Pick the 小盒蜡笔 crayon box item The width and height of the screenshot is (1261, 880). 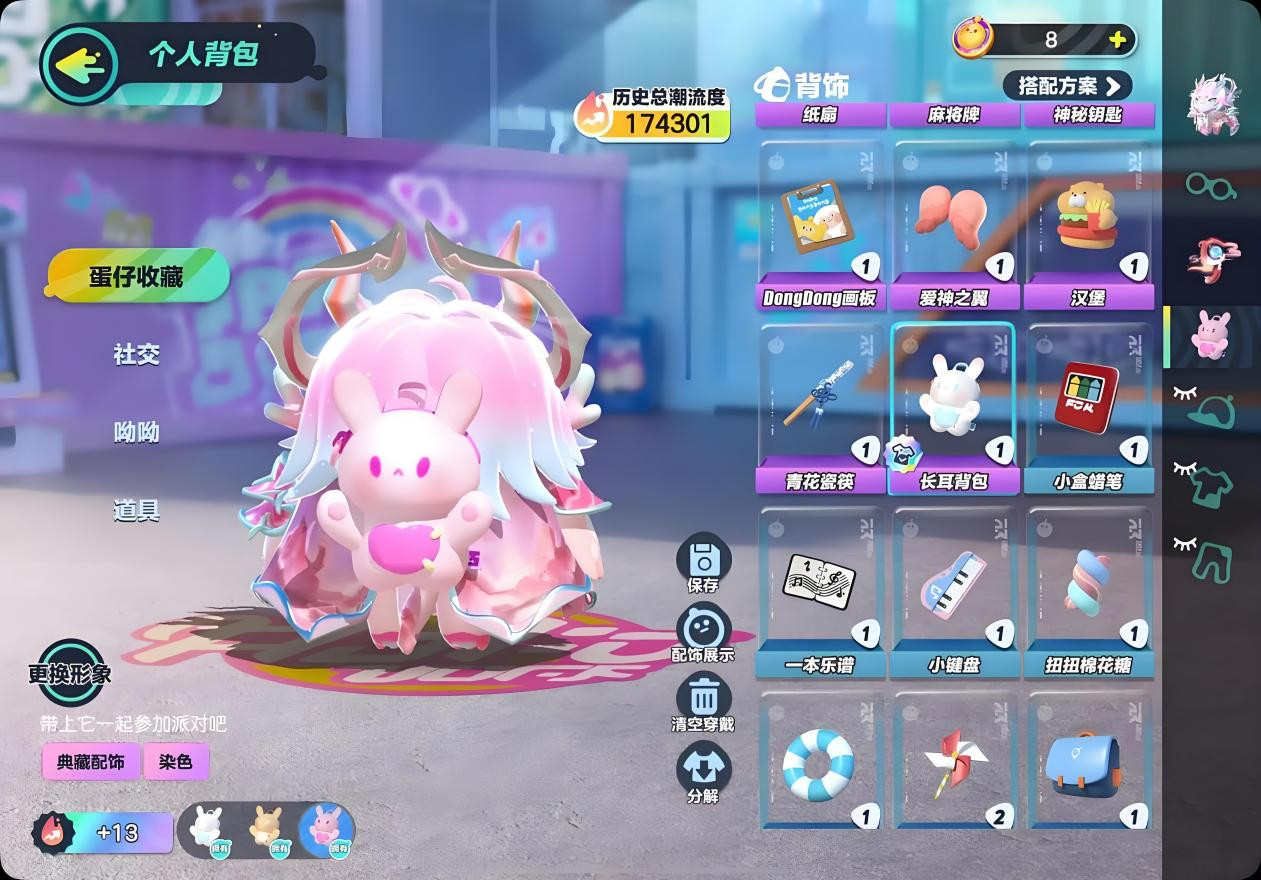coord(1089,405)
